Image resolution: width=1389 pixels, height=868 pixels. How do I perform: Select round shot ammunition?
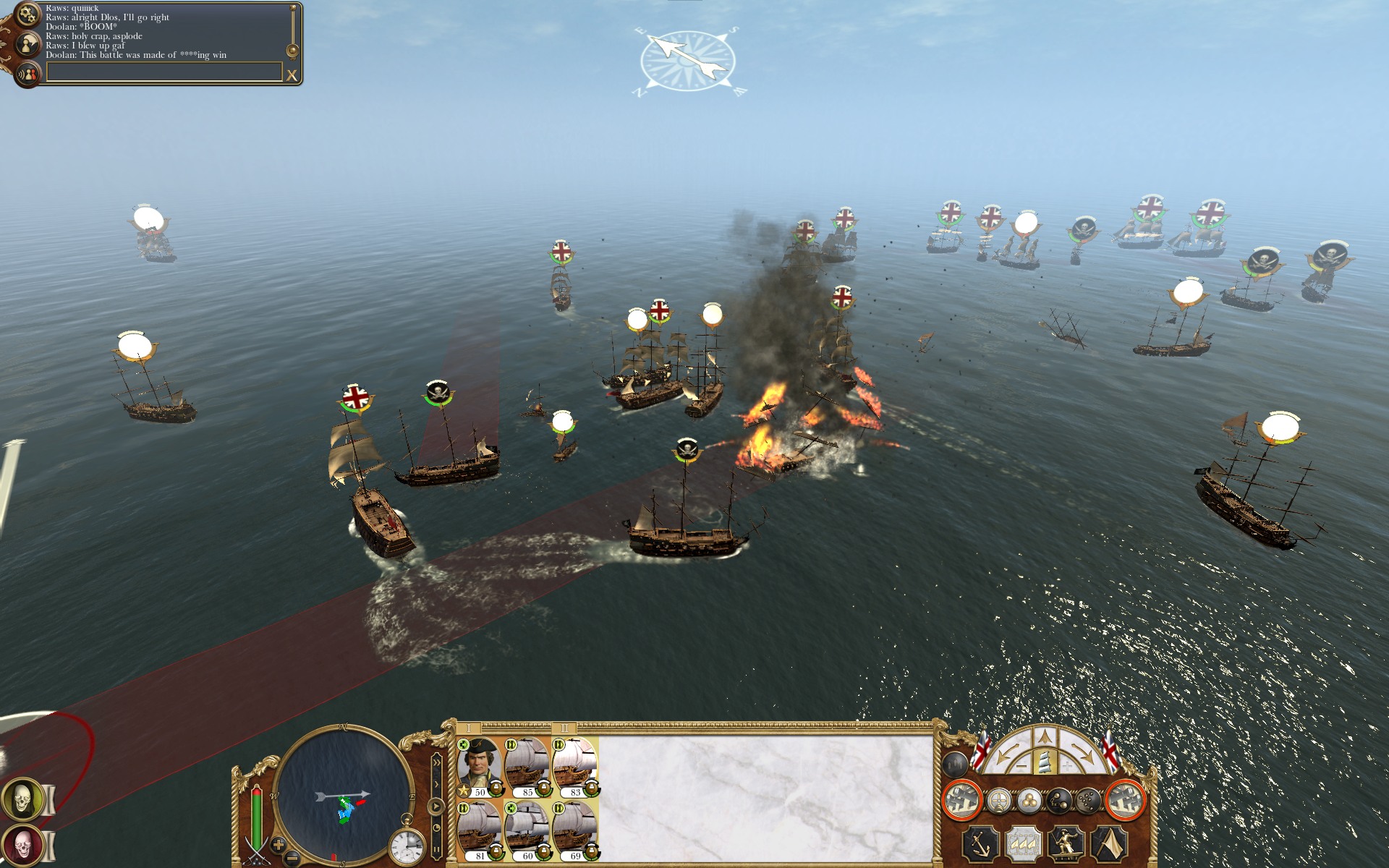pos(1029,801)
